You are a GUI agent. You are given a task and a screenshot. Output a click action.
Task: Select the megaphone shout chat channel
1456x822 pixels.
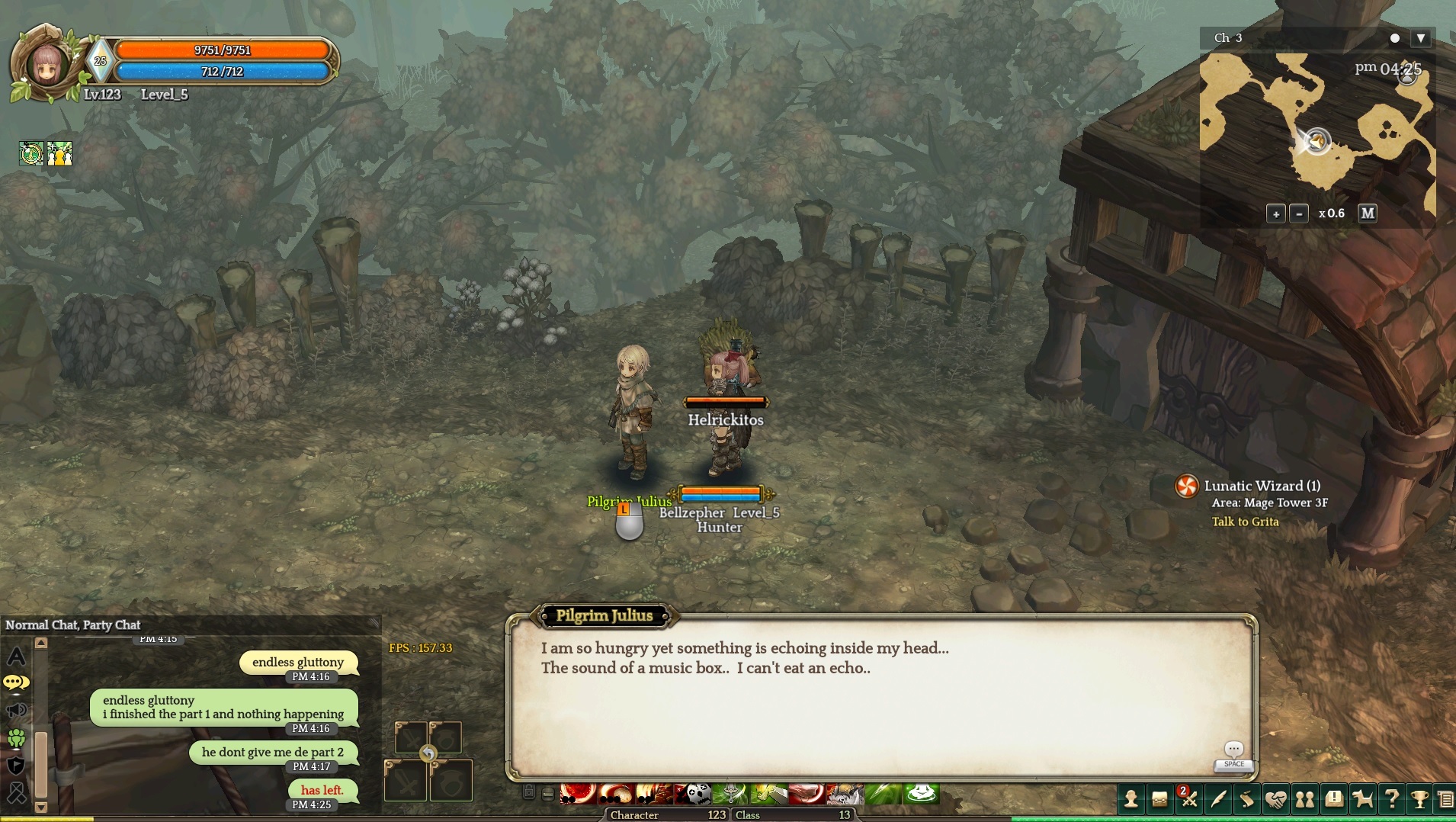pyautogui.click(x=16, y=711)
